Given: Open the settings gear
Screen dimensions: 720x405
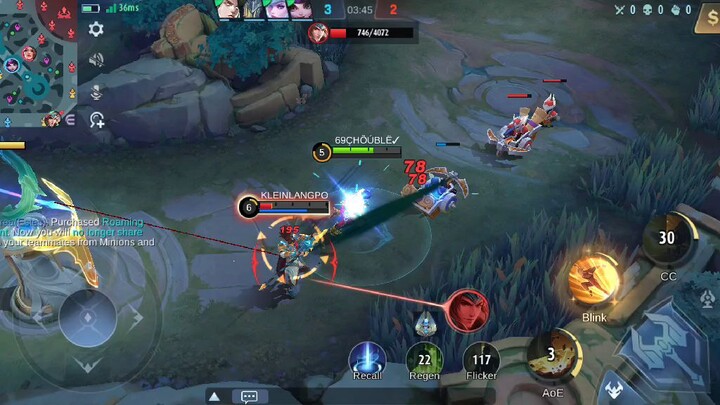Looking at the screenshot, I should click(96, 30).
